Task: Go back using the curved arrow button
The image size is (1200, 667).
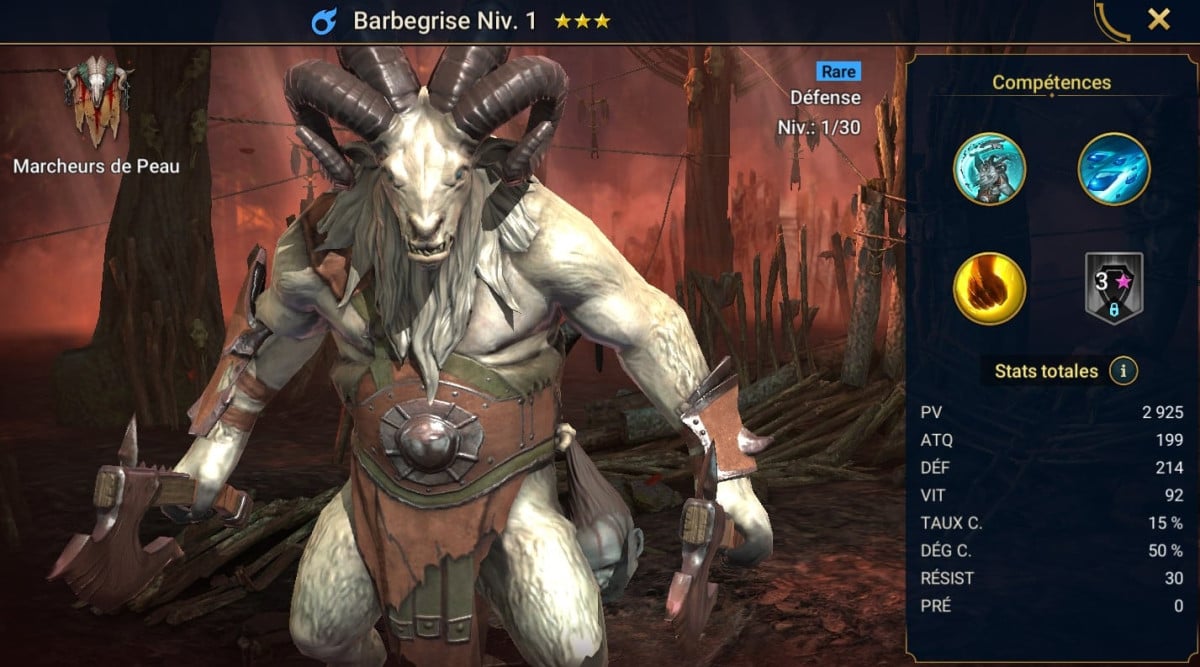Action: click(x=1112, y=21)
